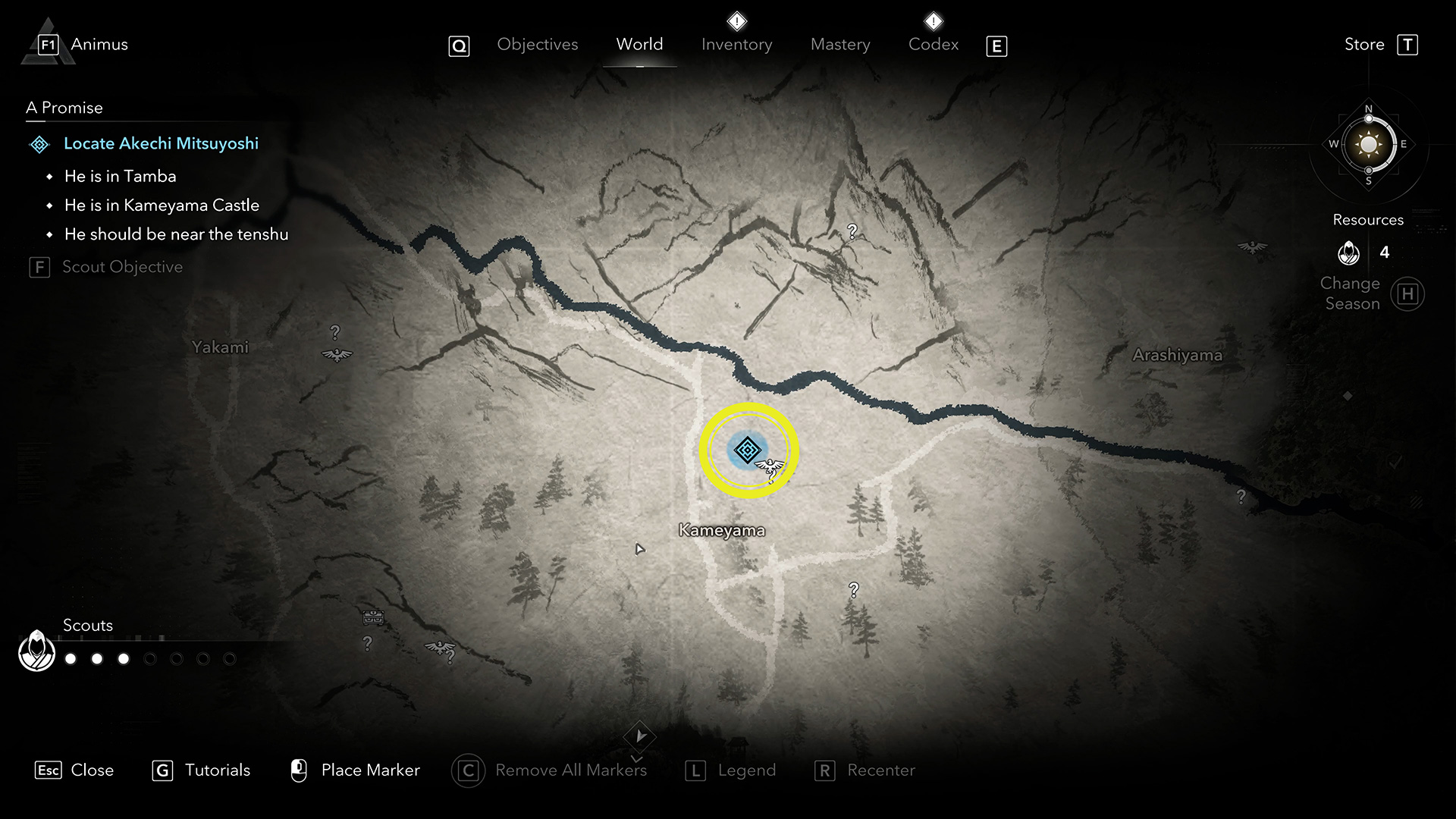Open the Objectives tab
This screenshot has width=1456, height=819.
click(537, 45)
